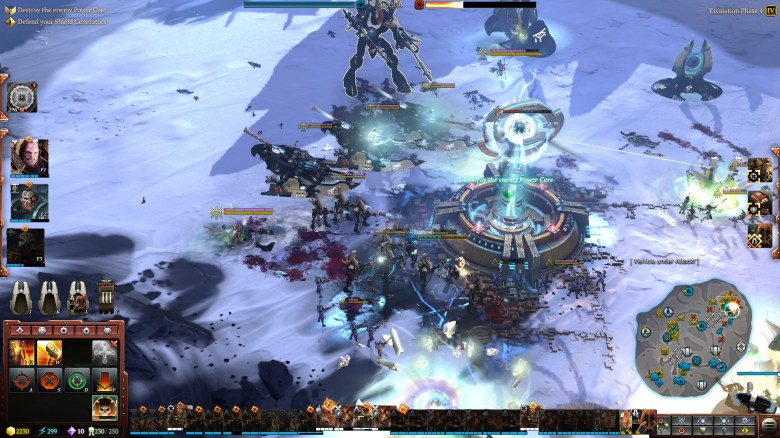
Task: Select the third dark elite portrait
Action: (26, 246)
